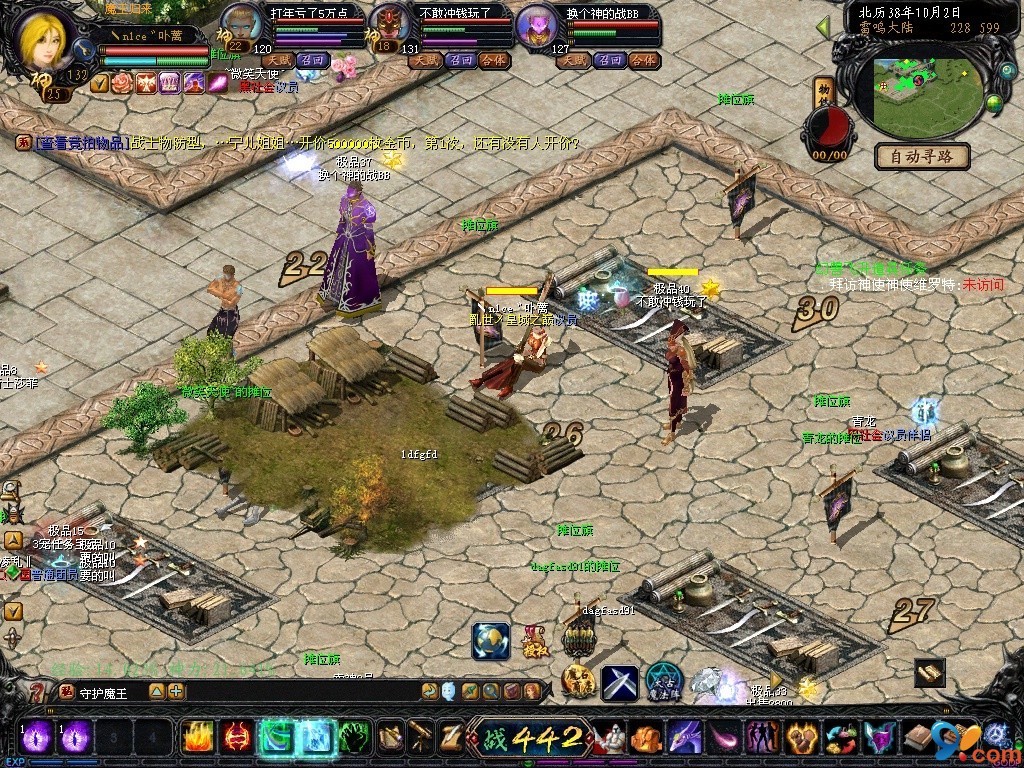
Task: Click the 自动寻路 auto-pathfinding button
Action: tap(922, 155)
